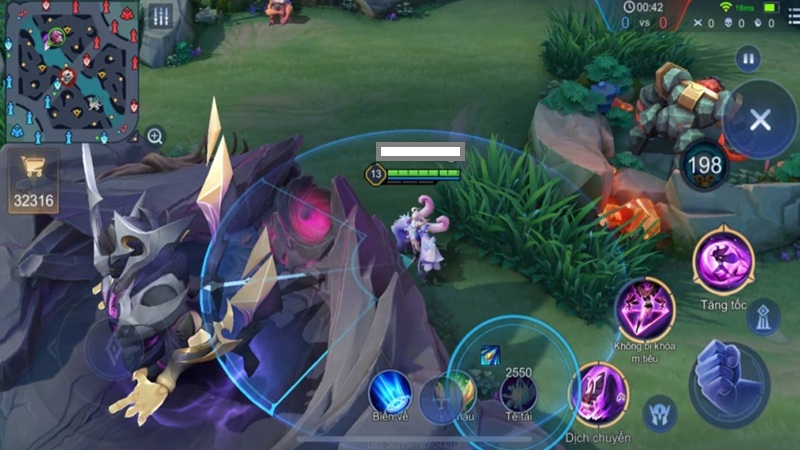The width and height of the screenshot is (800, 450).
Task: Open the signal sliders panel beside minimap
Action: pos(161,17)
